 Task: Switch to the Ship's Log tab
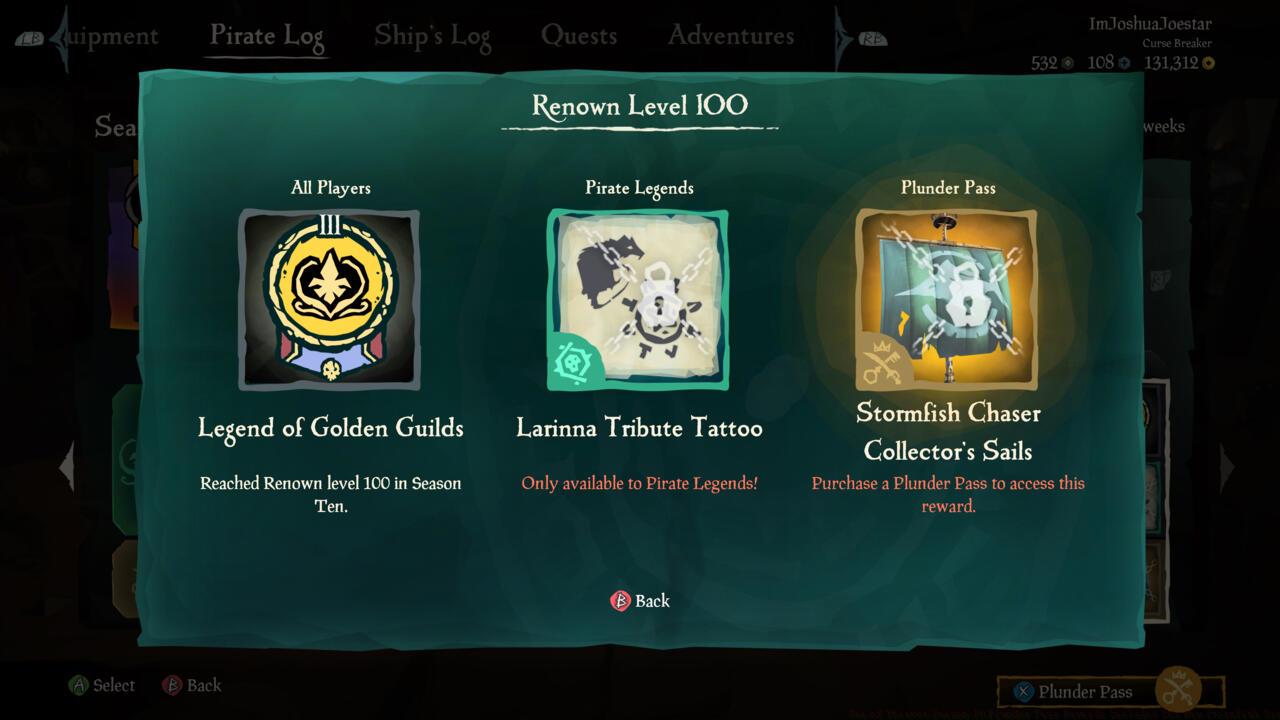coord(432,35)
